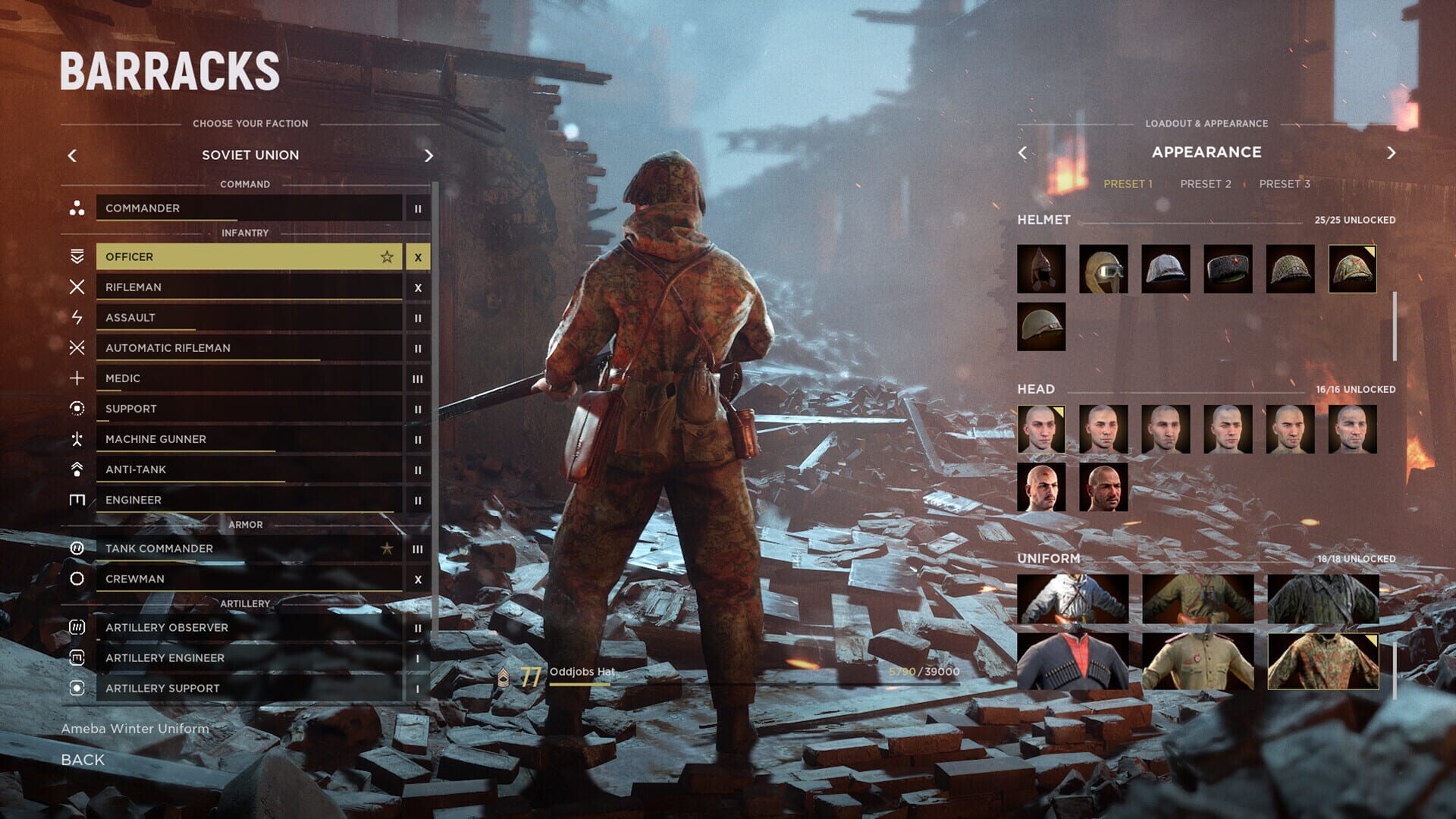Click the left chevron to change faction
This screenshot has width=1456, height=819.
click(72, 155)
